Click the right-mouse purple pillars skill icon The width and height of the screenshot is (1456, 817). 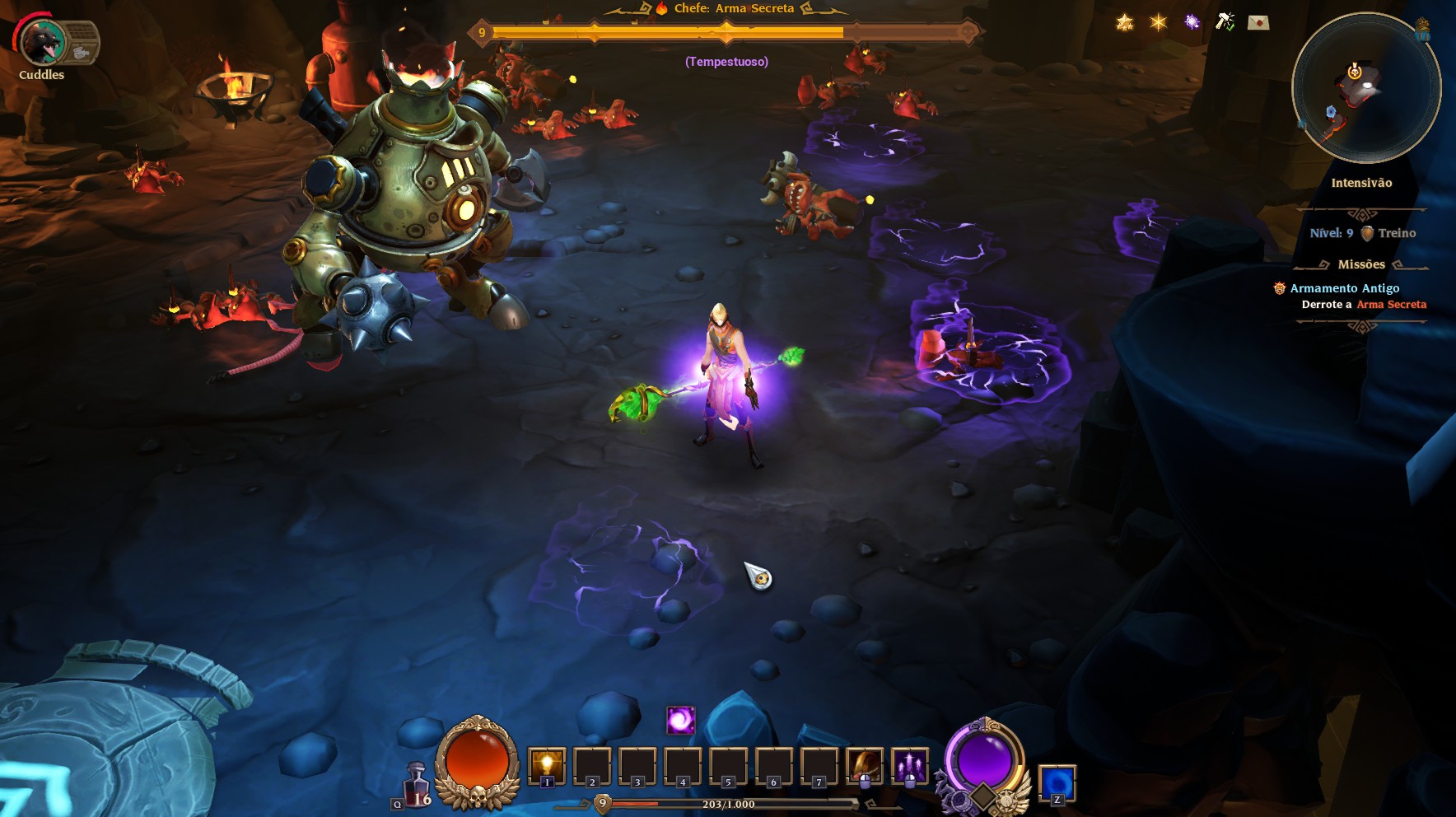908,766
